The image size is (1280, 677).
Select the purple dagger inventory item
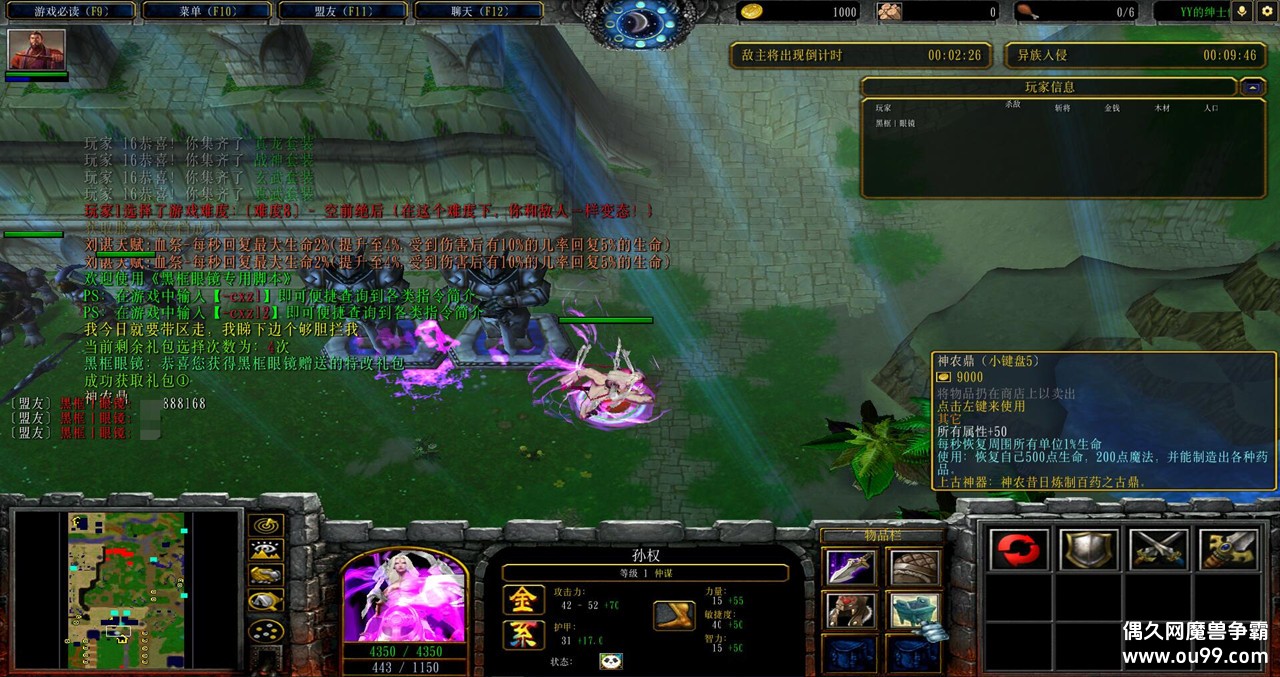[x=851, y=567]
